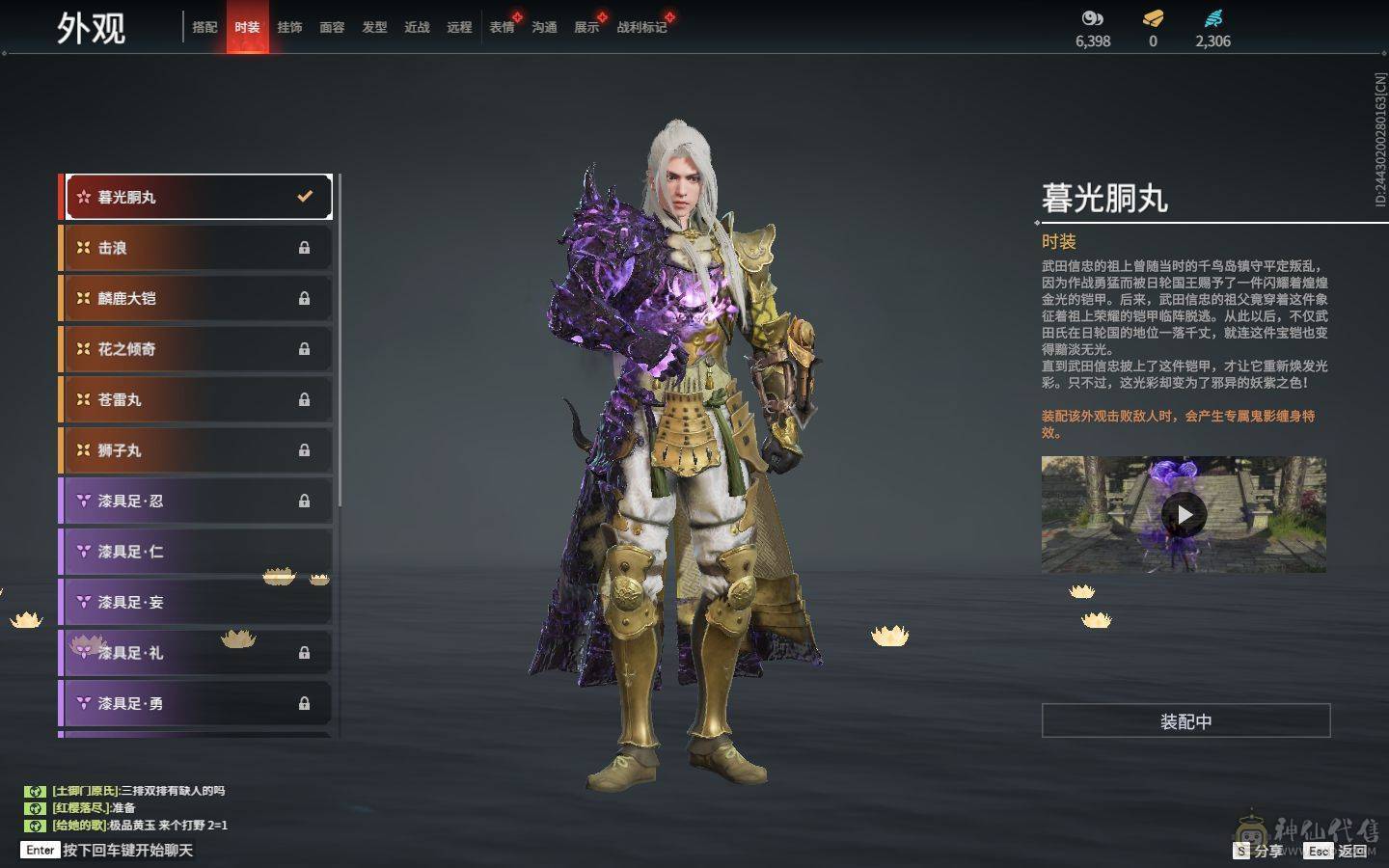Click the crossed-swords icon on the 苍雷丸 entry
The image size is (1389, 868).
tap(84, 399)
